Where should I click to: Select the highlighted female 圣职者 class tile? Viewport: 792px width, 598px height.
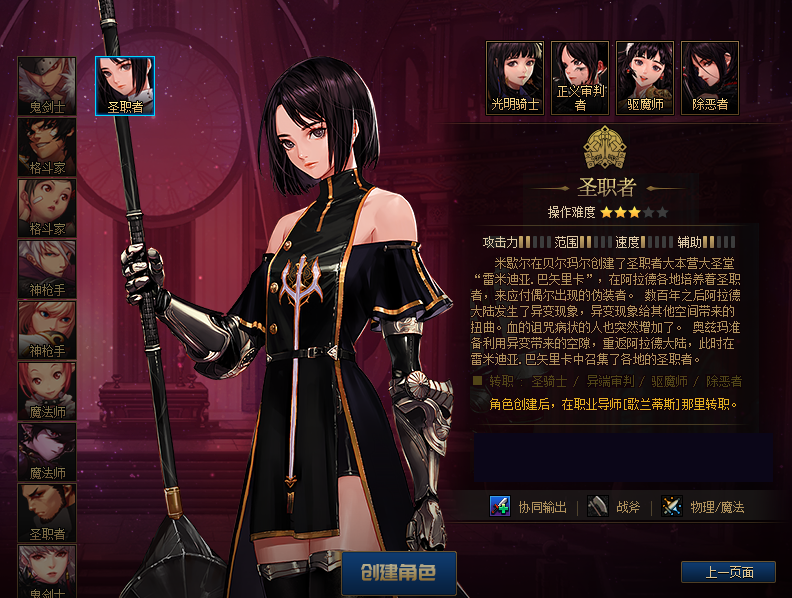[125, 85]
